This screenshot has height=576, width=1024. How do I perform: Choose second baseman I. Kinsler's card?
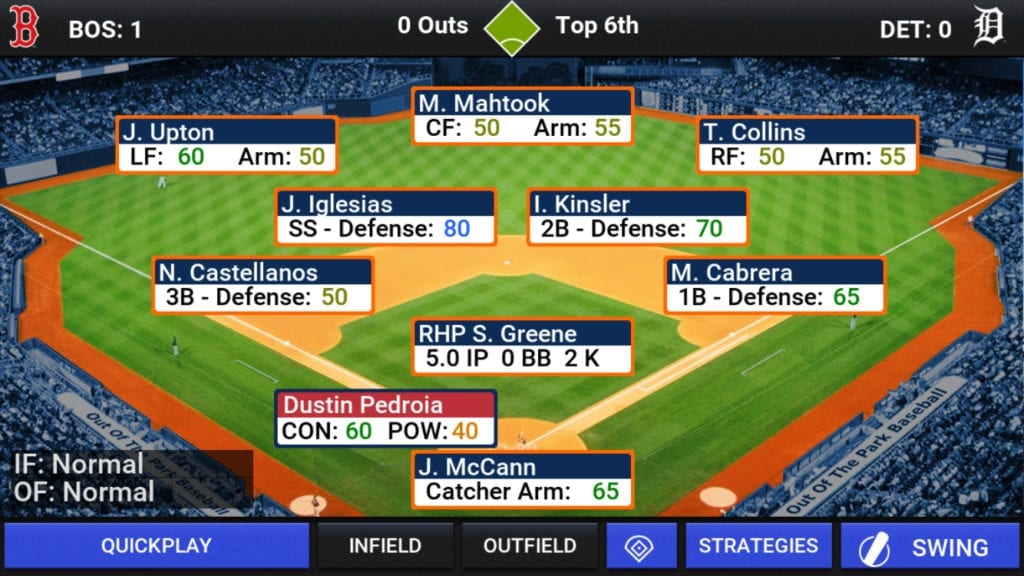click(637, 217)
